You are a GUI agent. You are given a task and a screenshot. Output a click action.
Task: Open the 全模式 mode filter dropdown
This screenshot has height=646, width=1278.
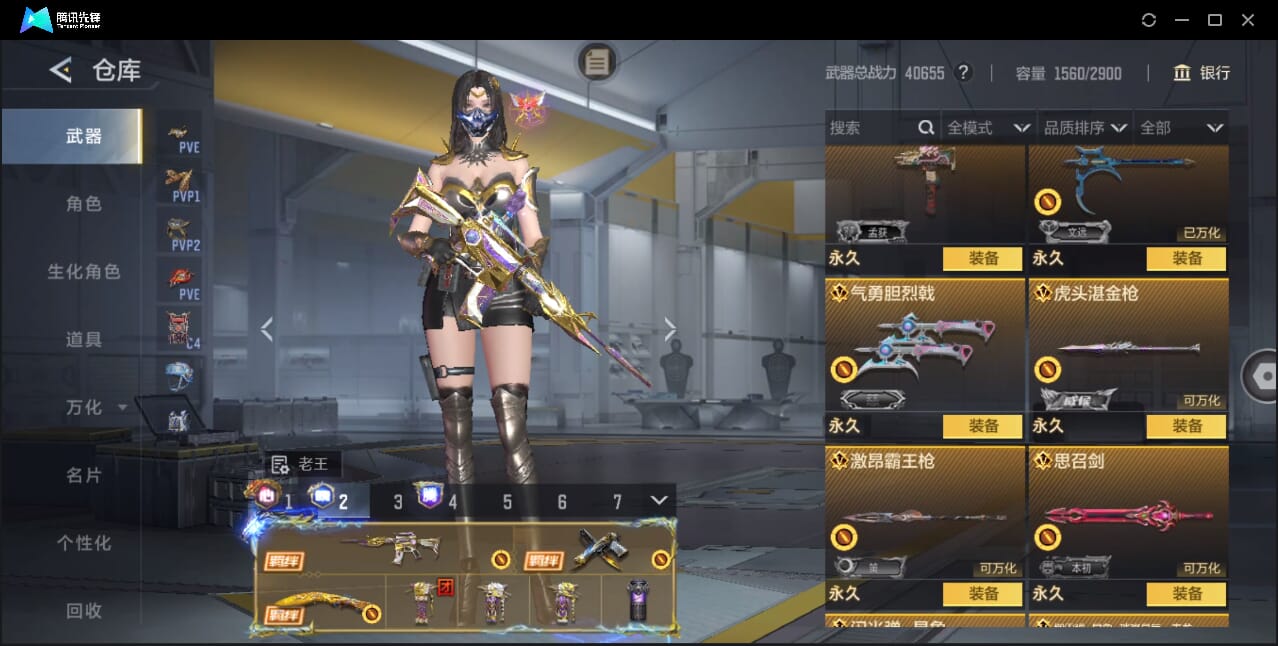coord(988,128)
